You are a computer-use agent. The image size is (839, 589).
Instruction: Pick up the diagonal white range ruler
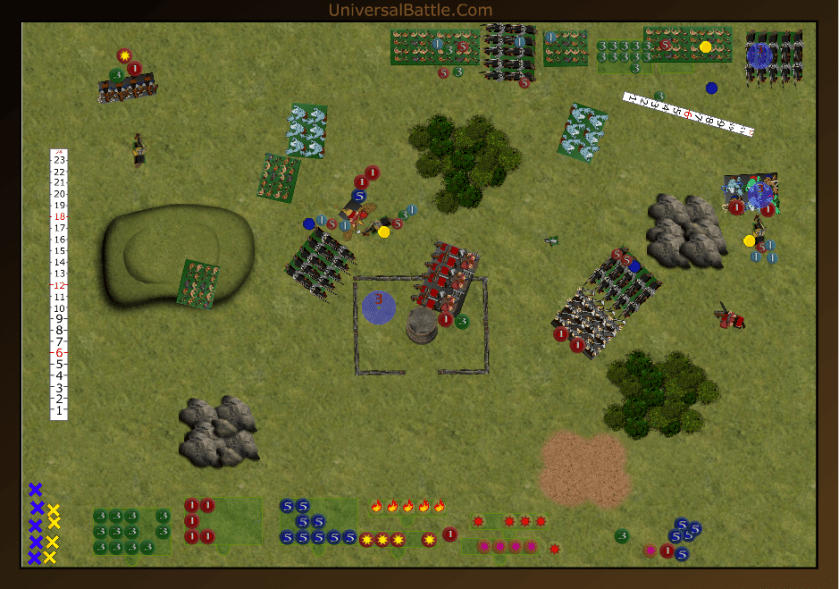click(688, 114)
